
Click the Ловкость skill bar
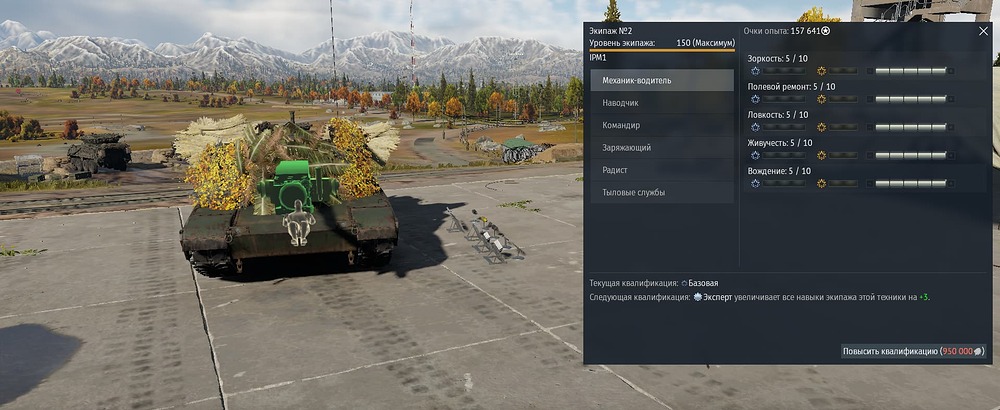click(910, 127)
